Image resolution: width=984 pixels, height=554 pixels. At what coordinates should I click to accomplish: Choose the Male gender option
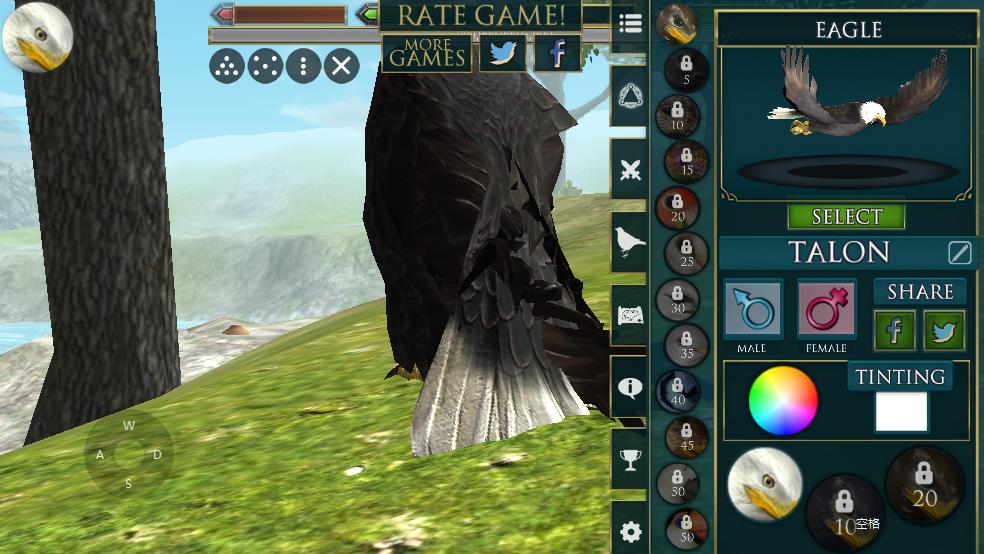(753, 310)
